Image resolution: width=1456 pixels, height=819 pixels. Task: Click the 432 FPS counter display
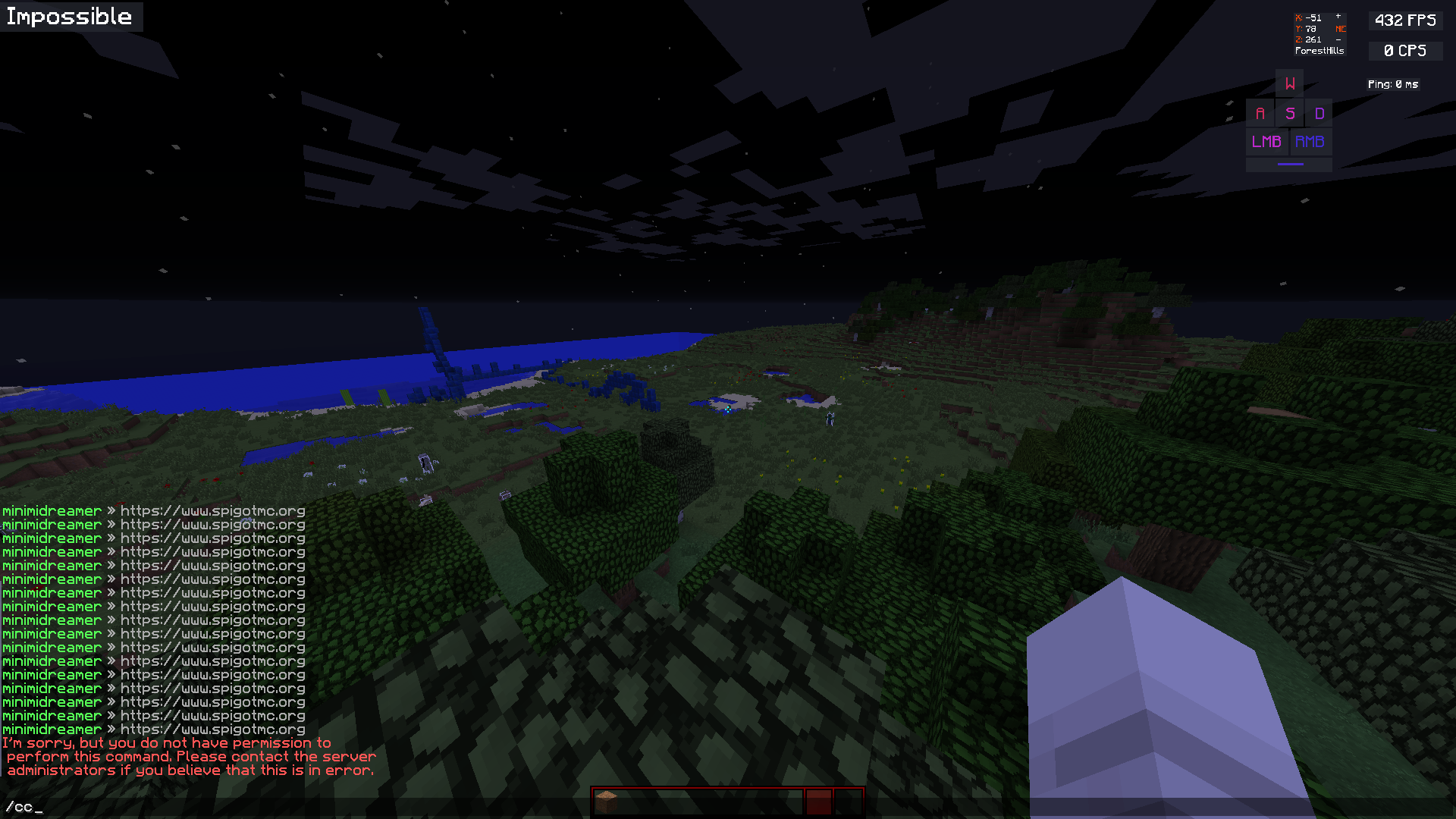1404,20
